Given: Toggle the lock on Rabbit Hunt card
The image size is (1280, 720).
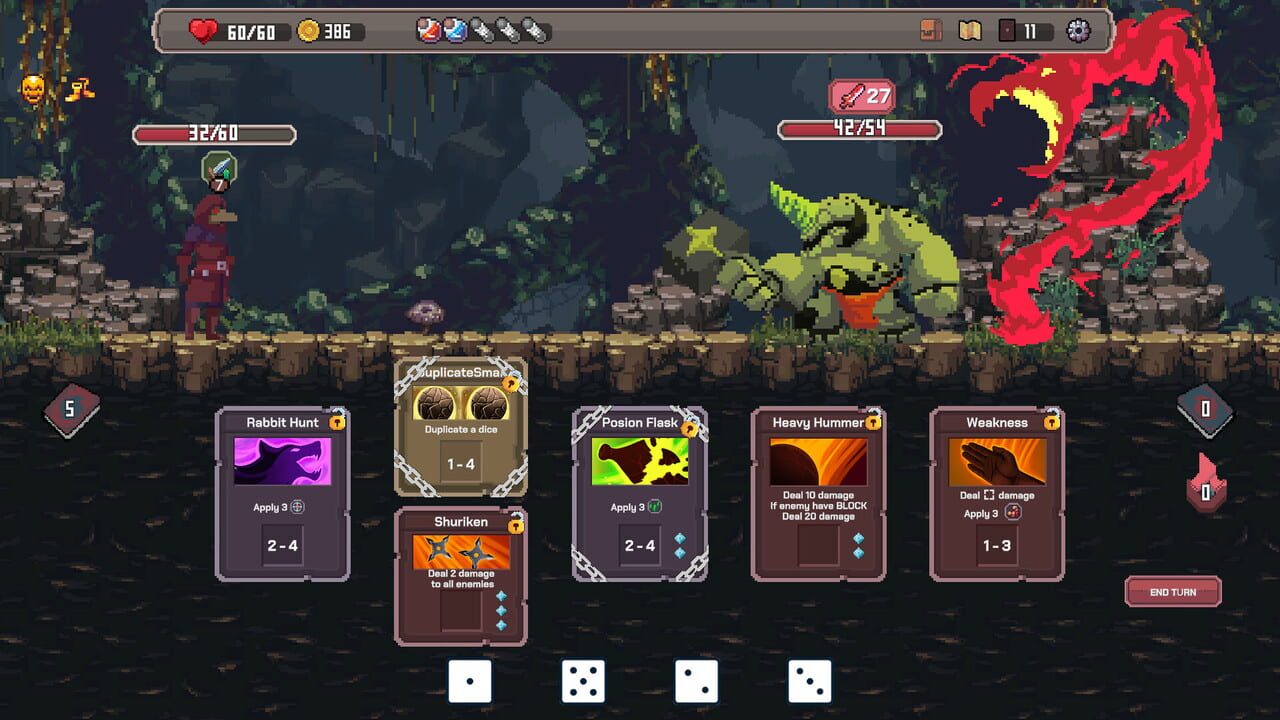Looking at the screenshot, I should [335, 422].
